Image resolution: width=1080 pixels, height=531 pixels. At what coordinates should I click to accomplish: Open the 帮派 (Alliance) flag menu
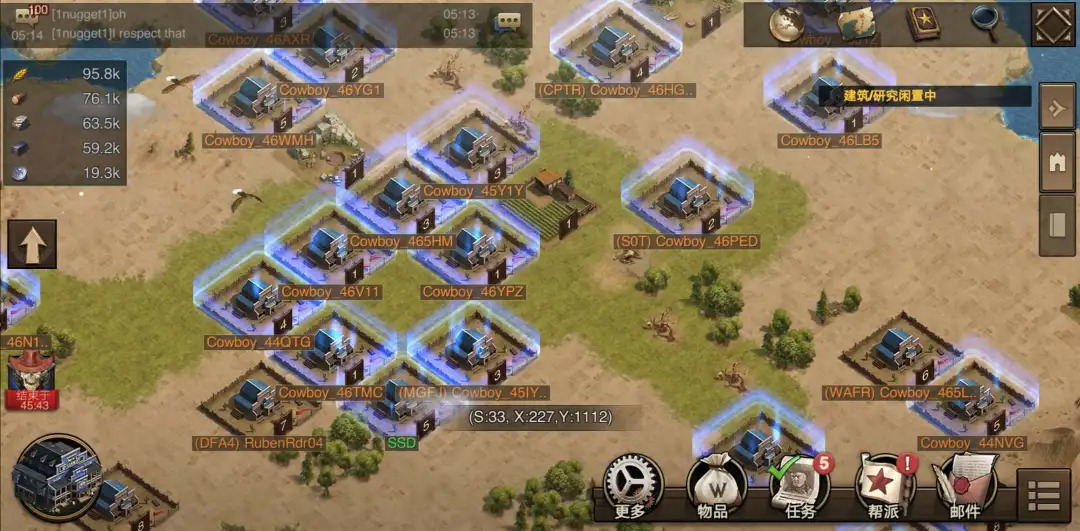click(882, 487)
